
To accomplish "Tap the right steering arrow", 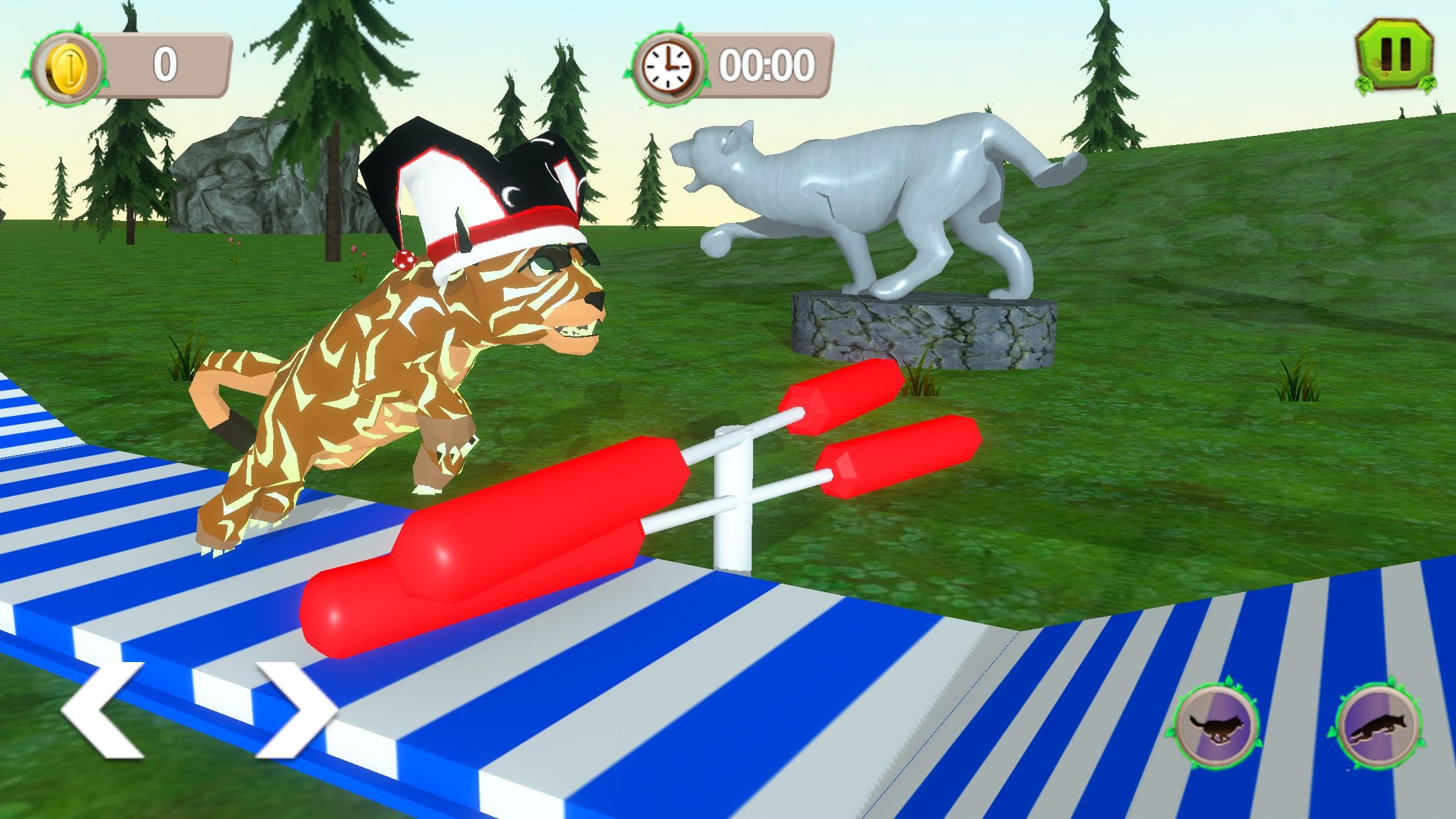I will pyautogui.click(x=295, y=709).
